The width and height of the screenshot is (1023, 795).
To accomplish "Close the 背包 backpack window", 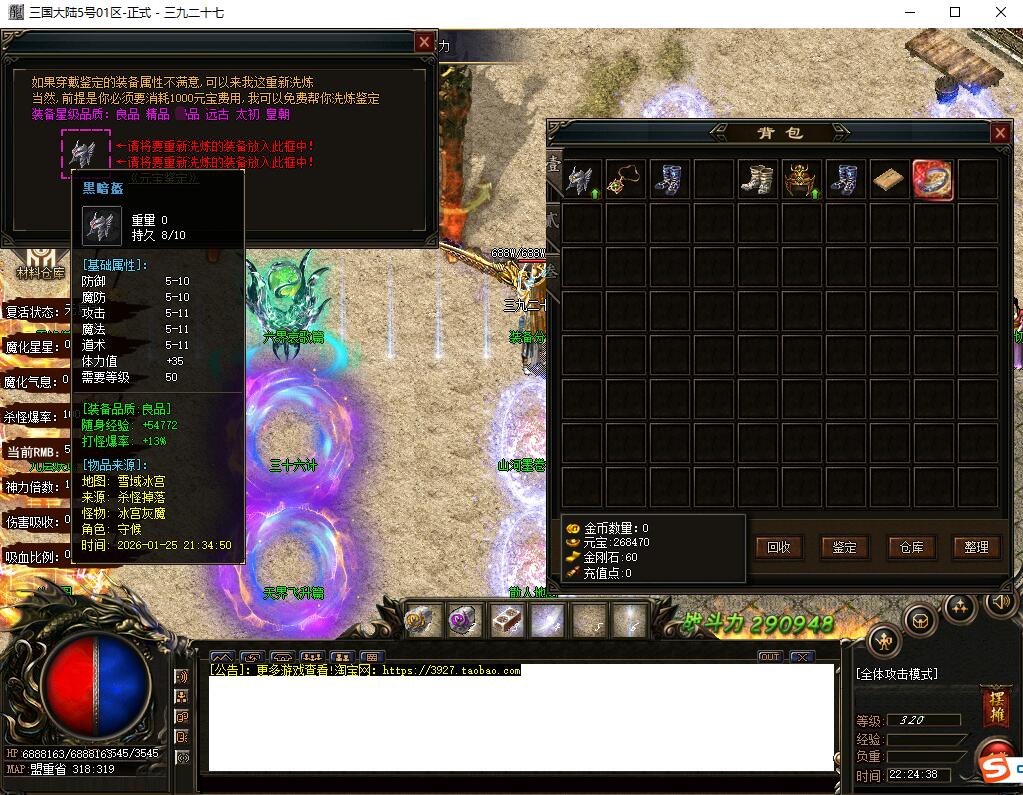I will point(999,133).
